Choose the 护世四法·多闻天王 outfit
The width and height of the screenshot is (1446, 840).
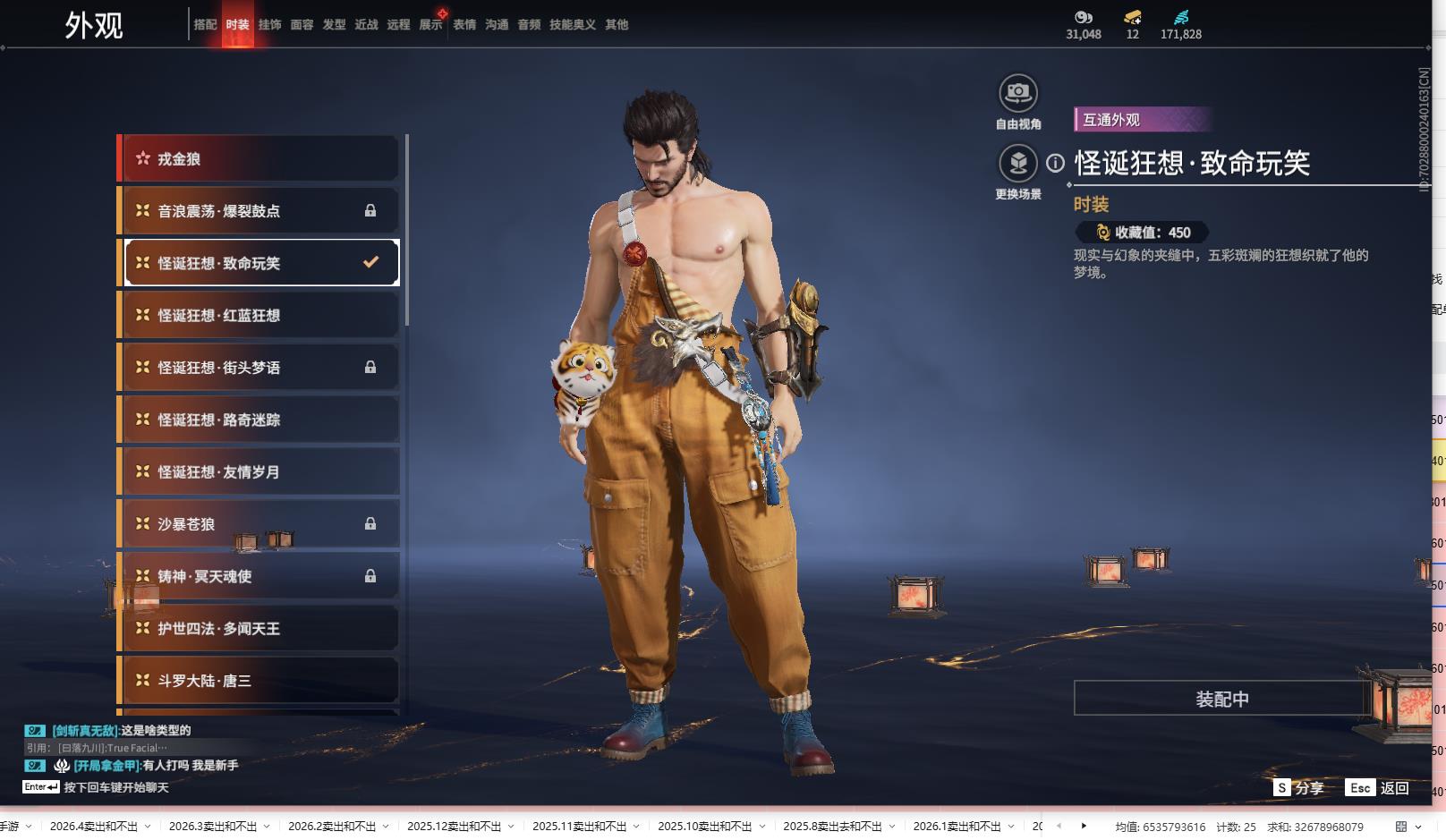259,629
